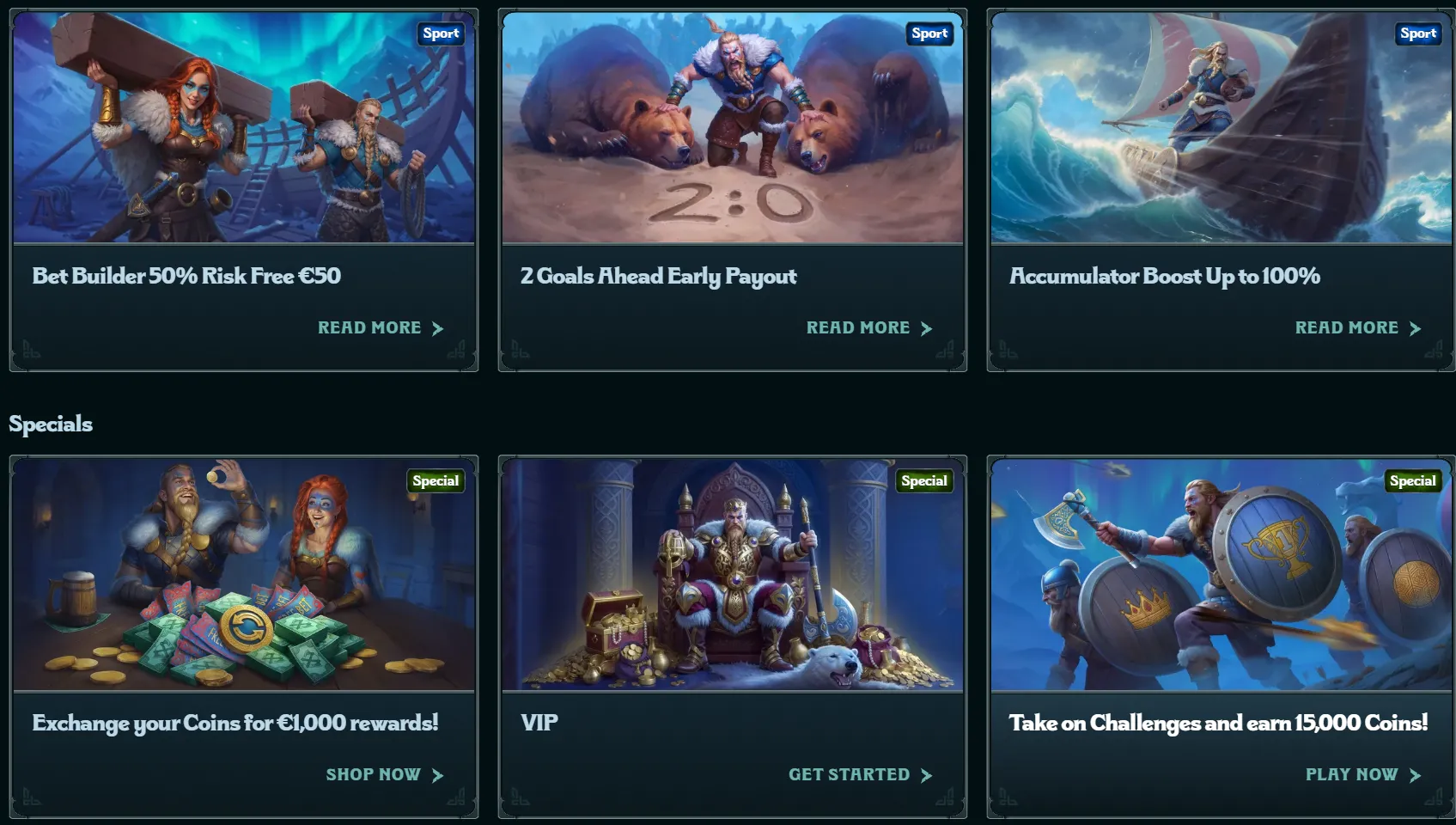Open the Viking ship promo thumbnail
This screenshot has width=1456, height=825.
tap(1221, 129)
